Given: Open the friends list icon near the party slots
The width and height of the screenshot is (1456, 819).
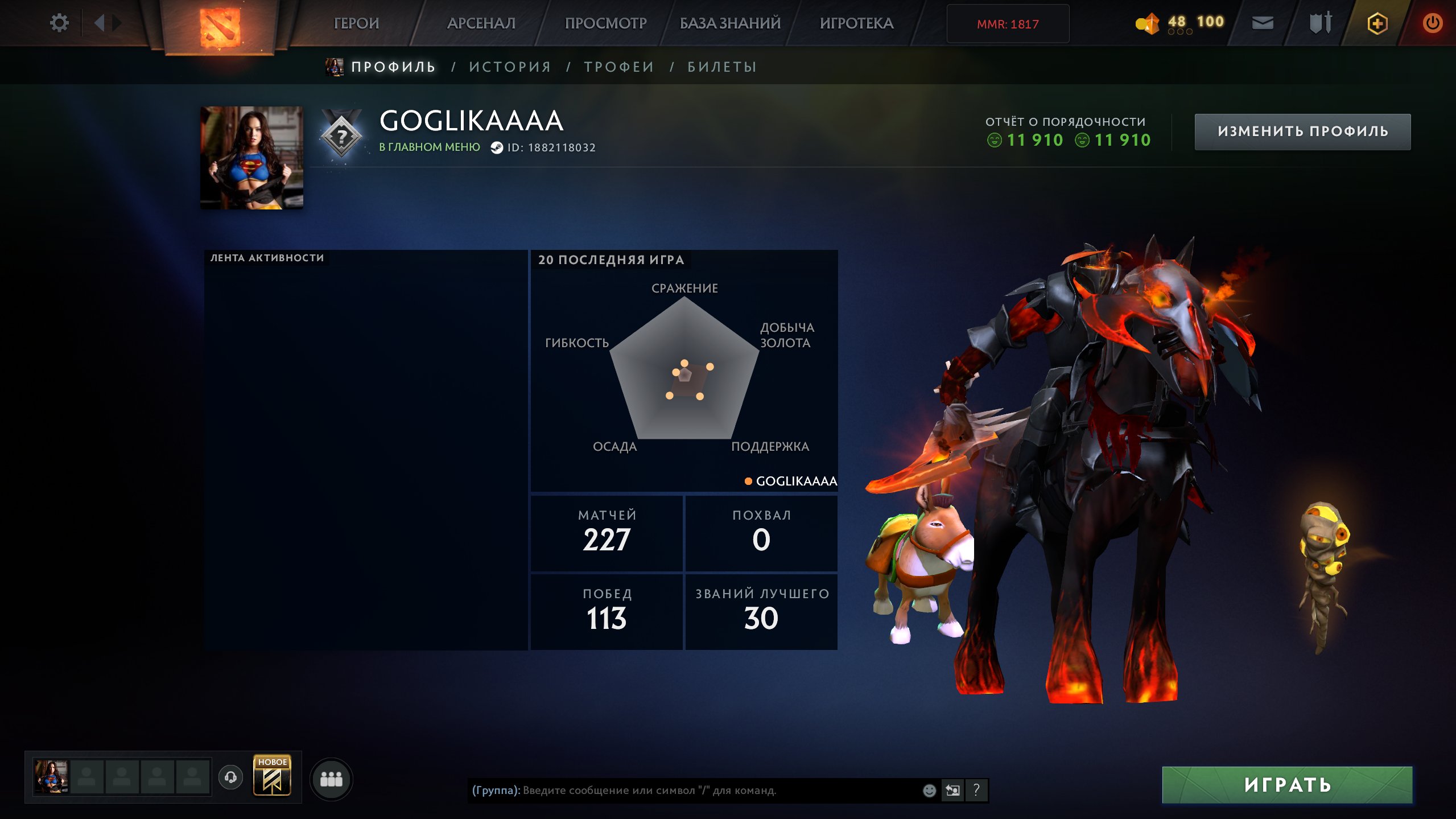Looking at the screenshot, I should tap(335, 781).
